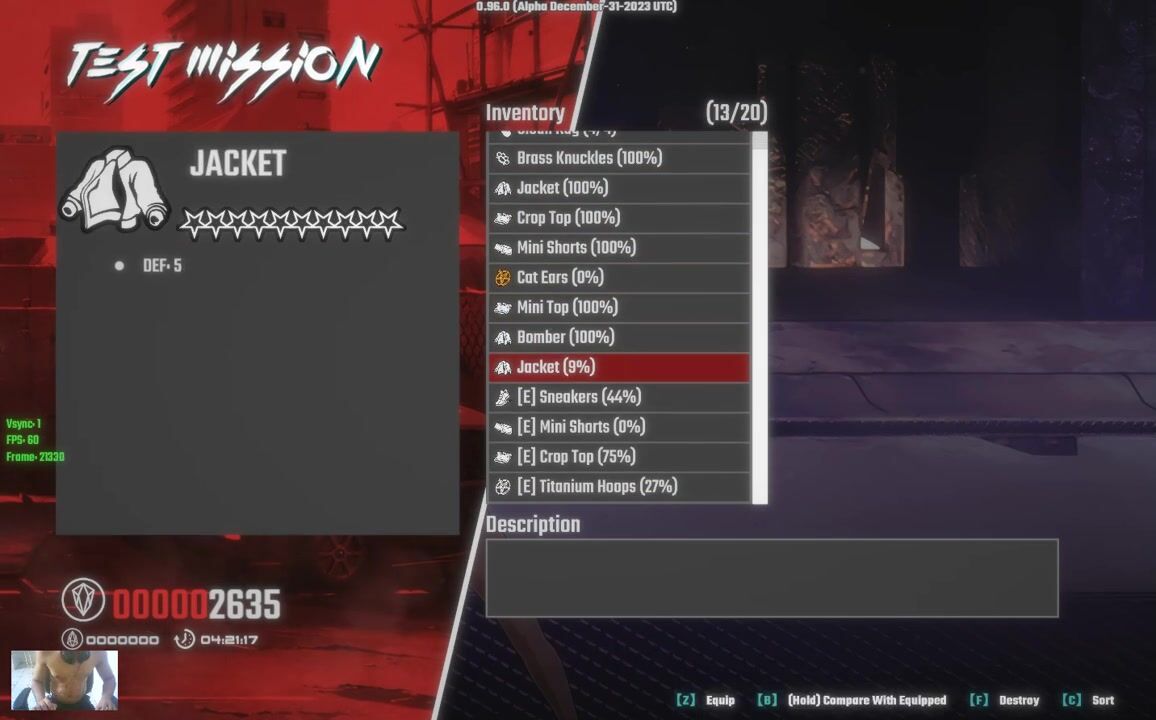Select the Cat Ears (0%) item
The image size is (1156, 720).
click(x=618, y=278)
